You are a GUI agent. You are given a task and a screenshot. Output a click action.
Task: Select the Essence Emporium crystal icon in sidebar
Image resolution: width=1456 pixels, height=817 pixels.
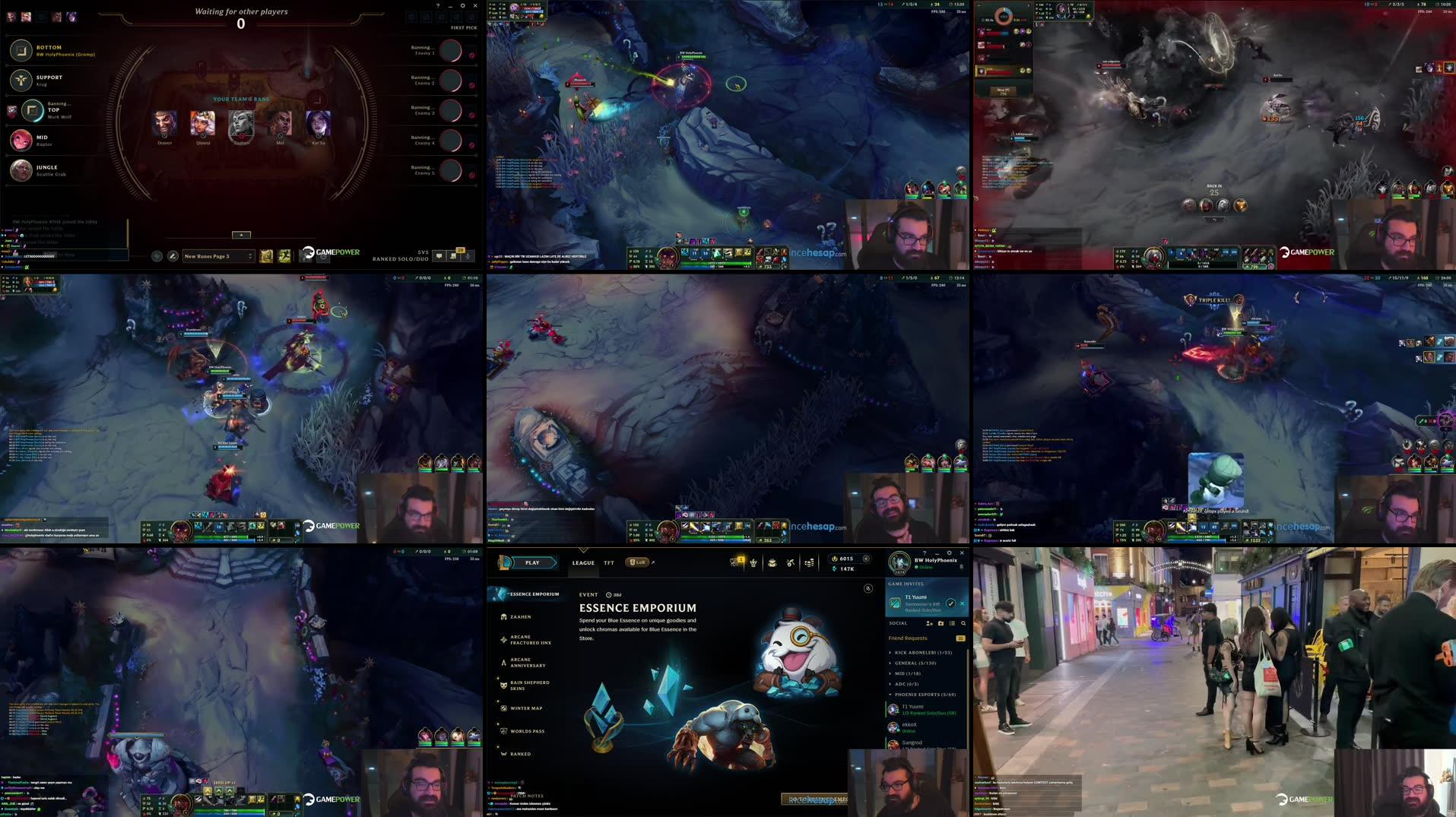[x=500, y=594]
